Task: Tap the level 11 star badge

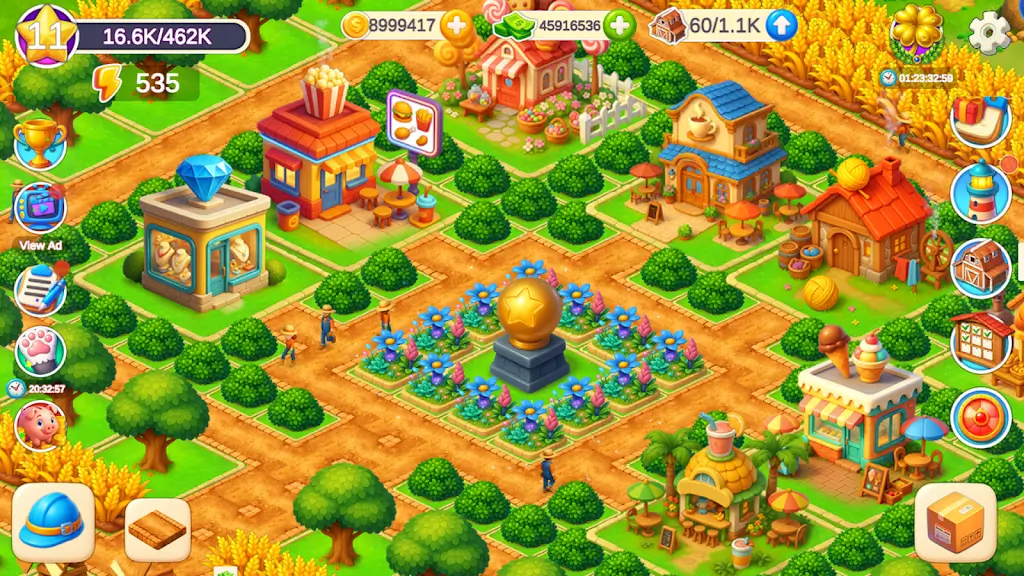Action: (46, 35)
